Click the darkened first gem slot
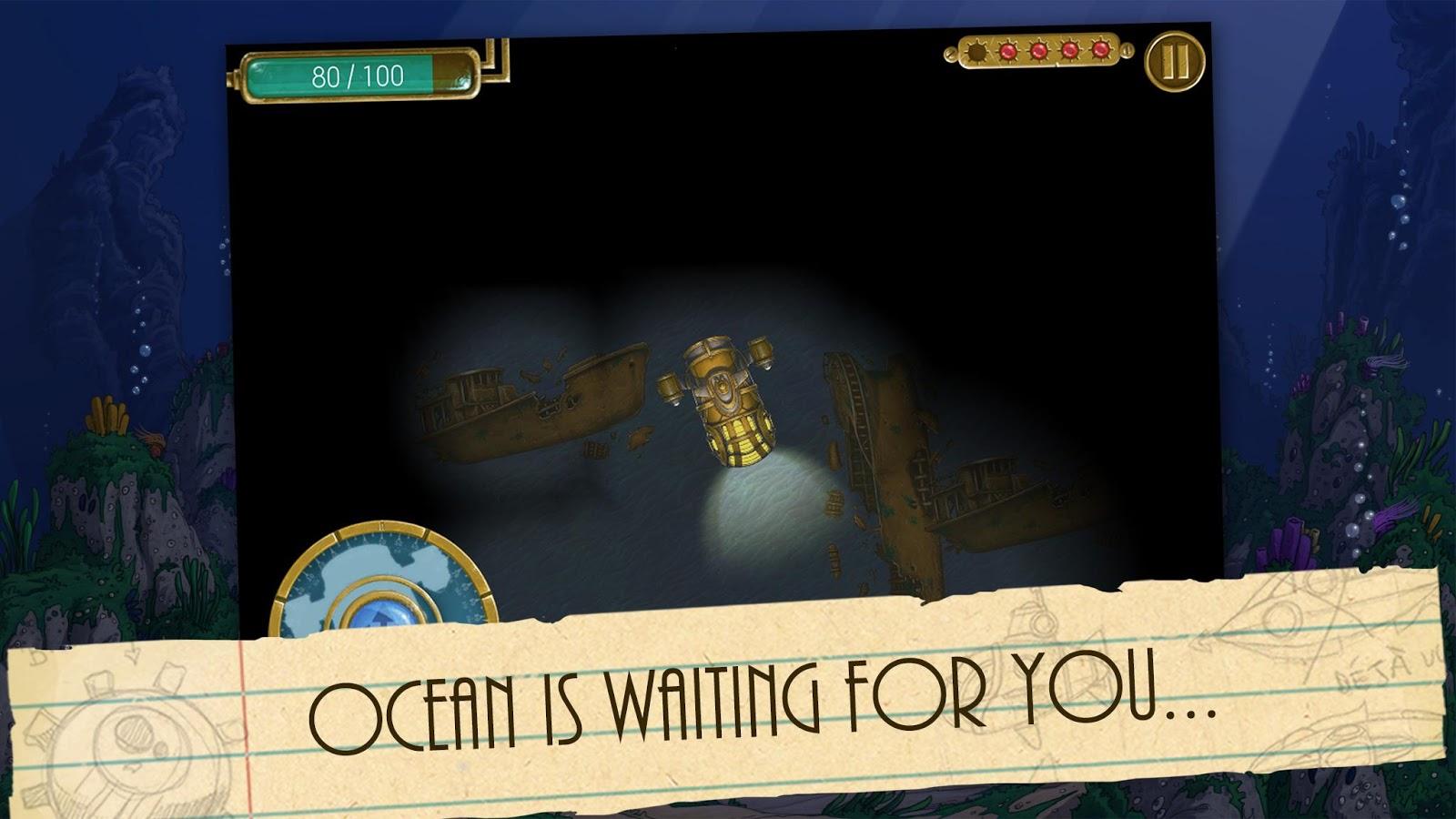 click(x=976, y=52)
